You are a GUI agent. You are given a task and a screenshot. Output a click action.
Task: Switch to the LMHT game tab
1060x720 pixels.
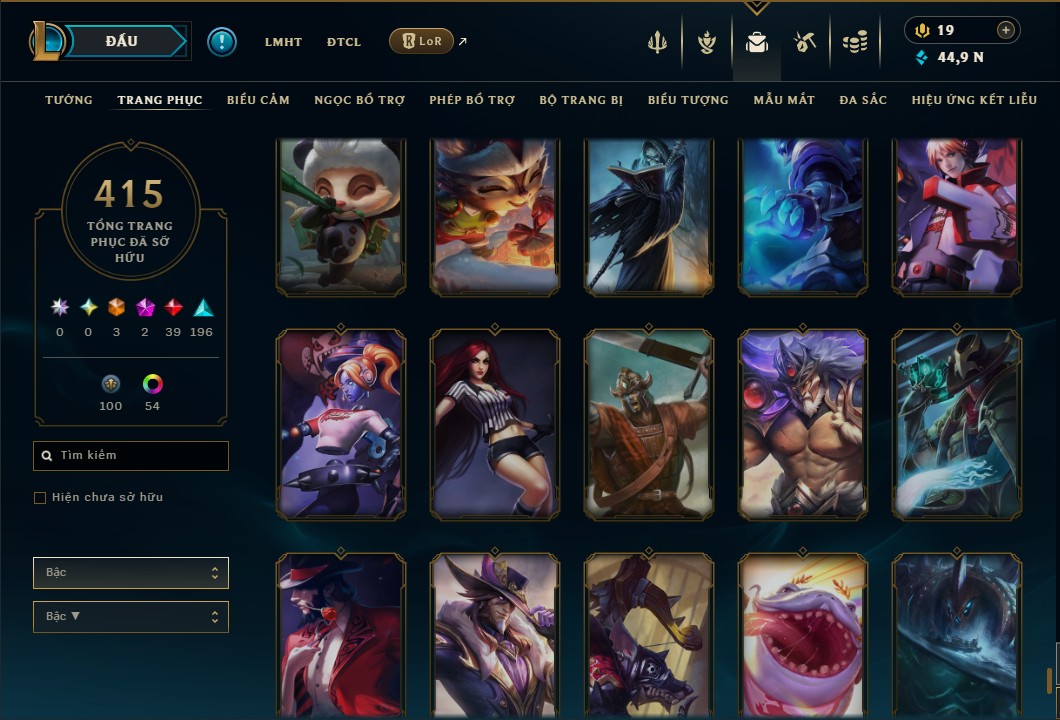pos(283,42)
